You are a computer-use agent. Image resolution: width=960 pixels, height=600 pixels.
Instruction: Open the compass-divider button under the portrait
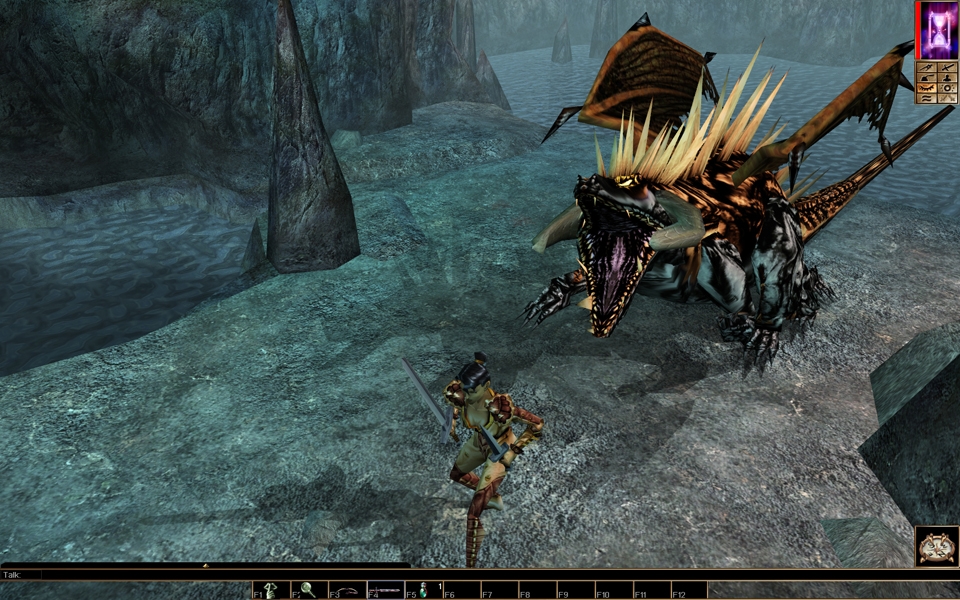click(x=926, y=68)
